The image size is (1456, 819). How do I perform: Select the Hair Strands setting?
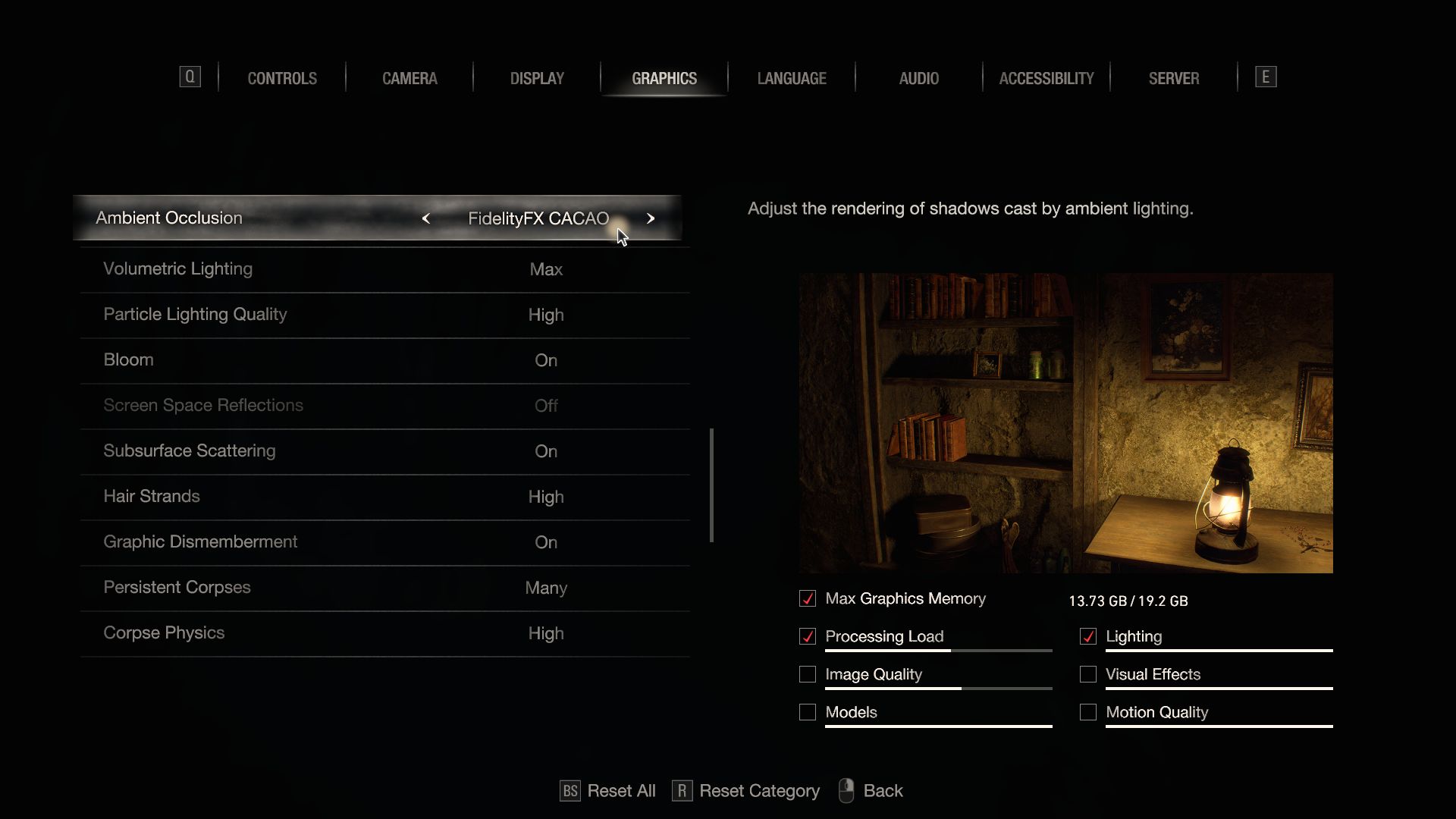(384, 497)
